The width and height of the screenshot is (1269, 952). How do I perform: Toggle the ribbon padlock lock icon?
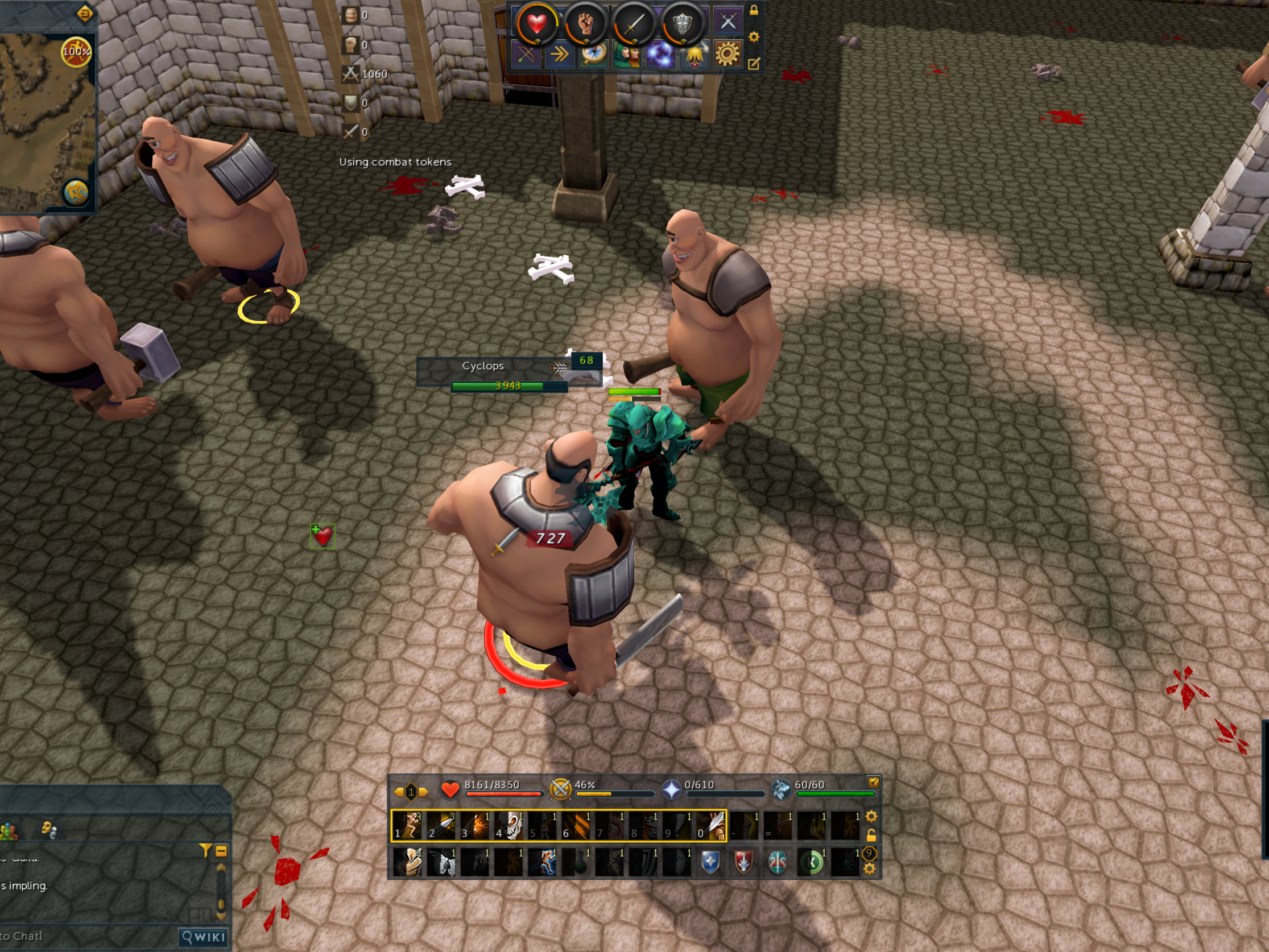tap(754, 10)
